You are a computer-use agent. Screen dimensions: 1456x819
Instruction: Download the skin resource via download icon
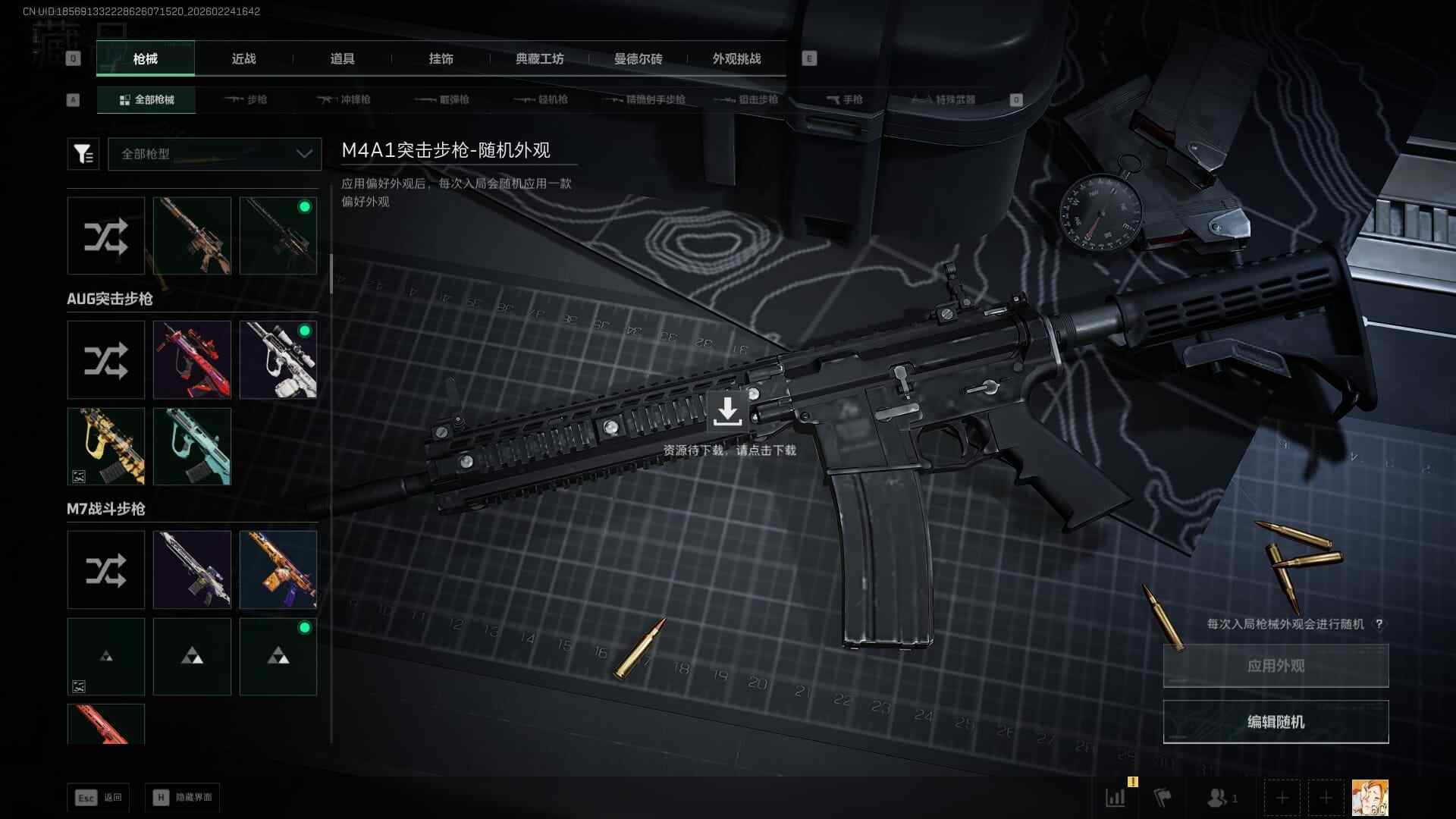[727, 411]
